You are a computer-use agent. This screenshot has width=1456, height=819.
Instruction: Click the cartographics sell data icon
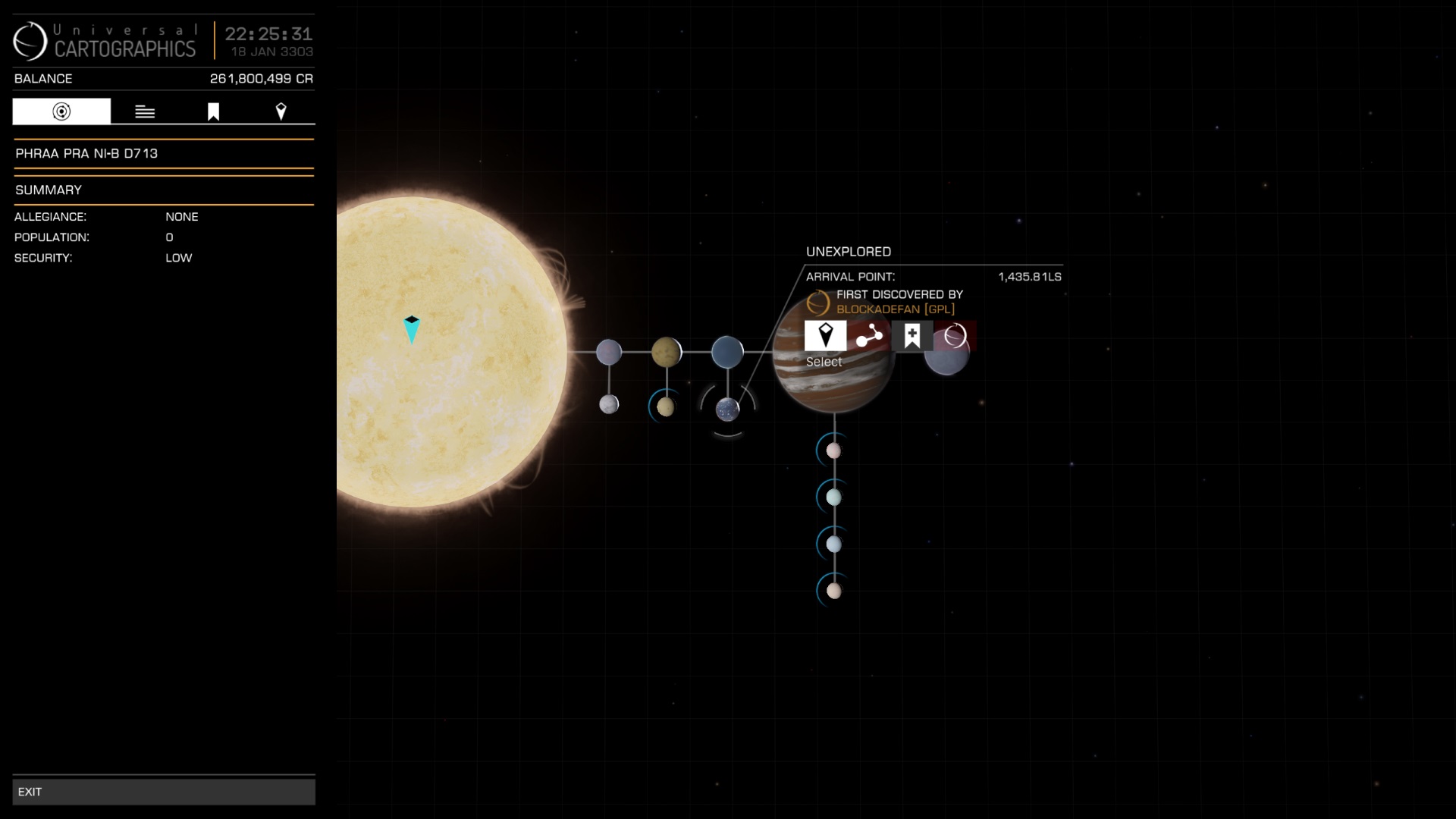point(955,335)
